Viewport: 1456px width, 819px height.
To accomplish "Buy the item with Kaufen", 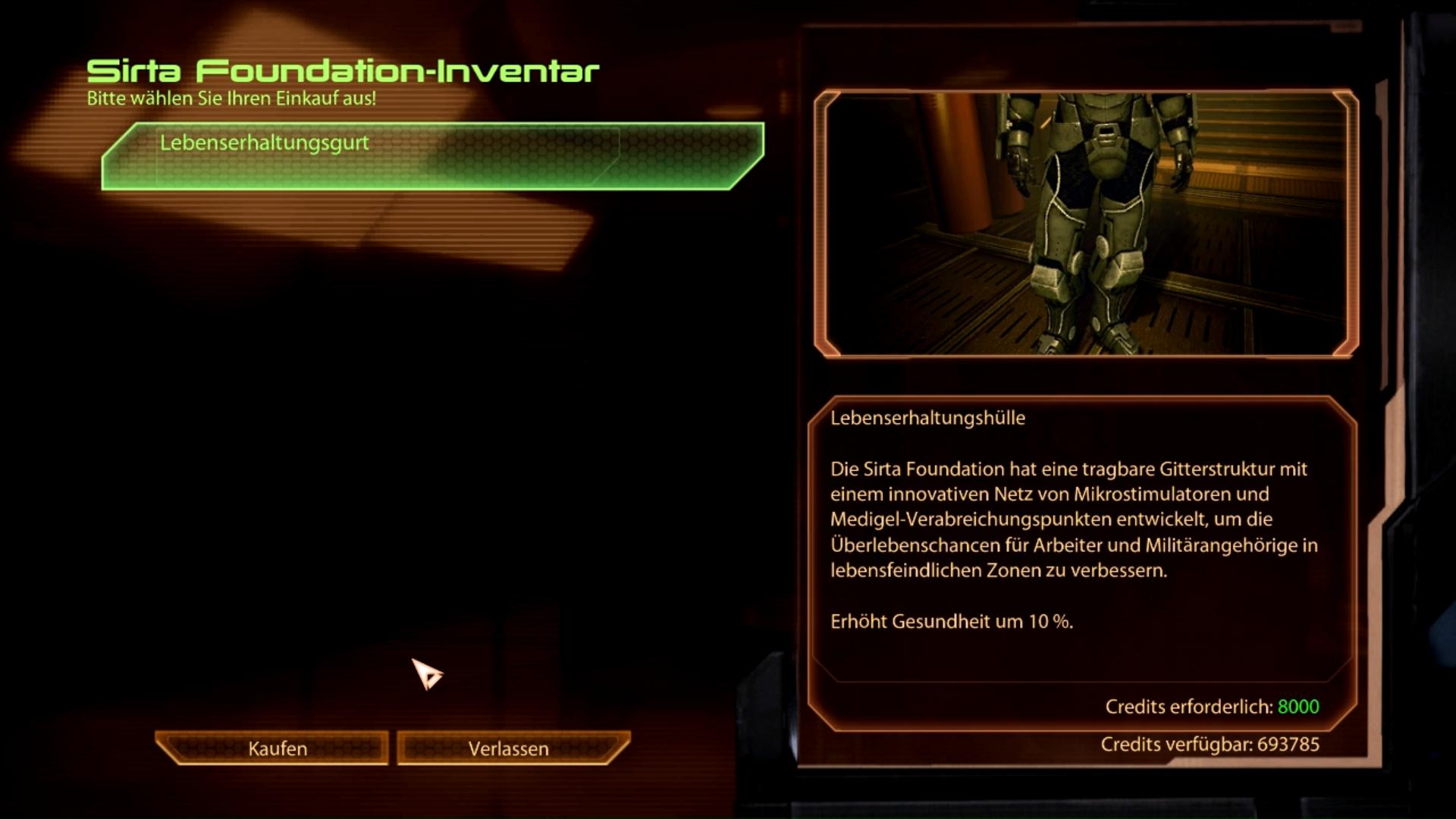I will 275,748.
